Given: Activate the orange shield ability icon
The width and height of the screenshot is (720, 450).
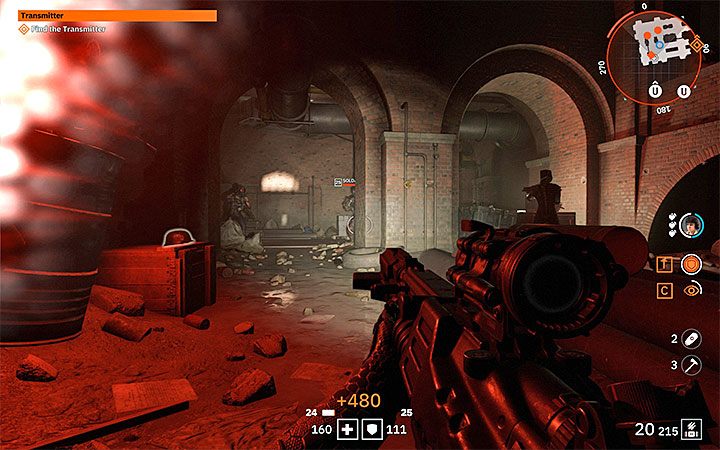Looking at the screenshot, I should tap(690, 264).
